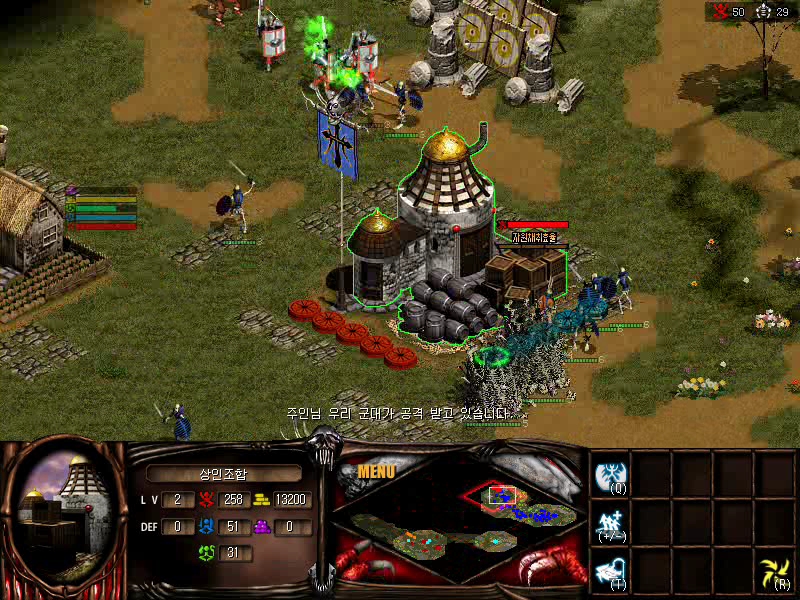
Task: Click the selected building portrait
Action: click(x=60, y=510)
